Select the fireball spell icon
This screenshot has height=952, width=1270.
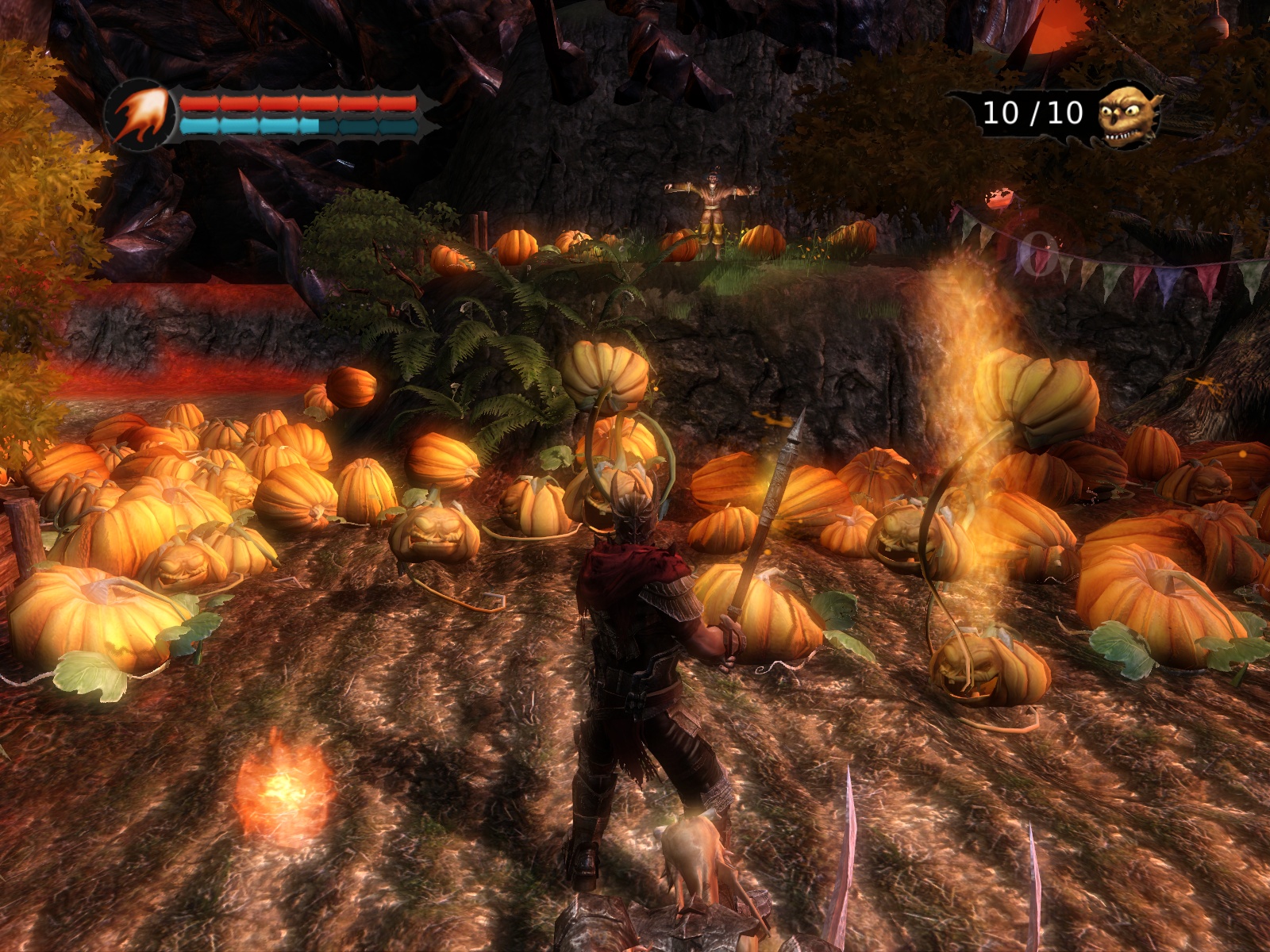[140, 116]
